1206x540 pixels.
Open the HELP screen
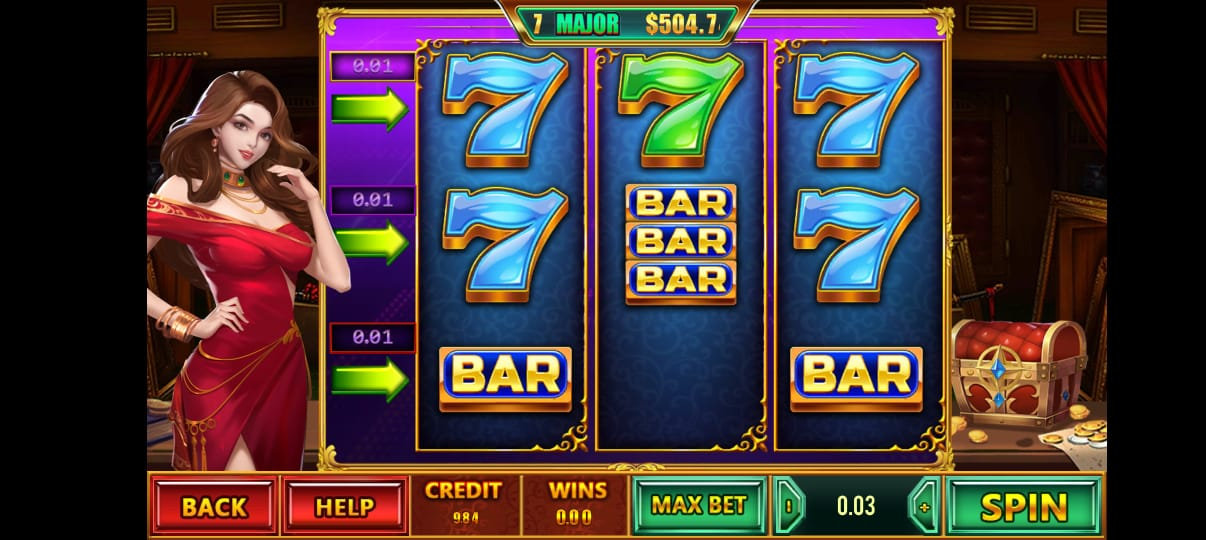click(345, 506)
